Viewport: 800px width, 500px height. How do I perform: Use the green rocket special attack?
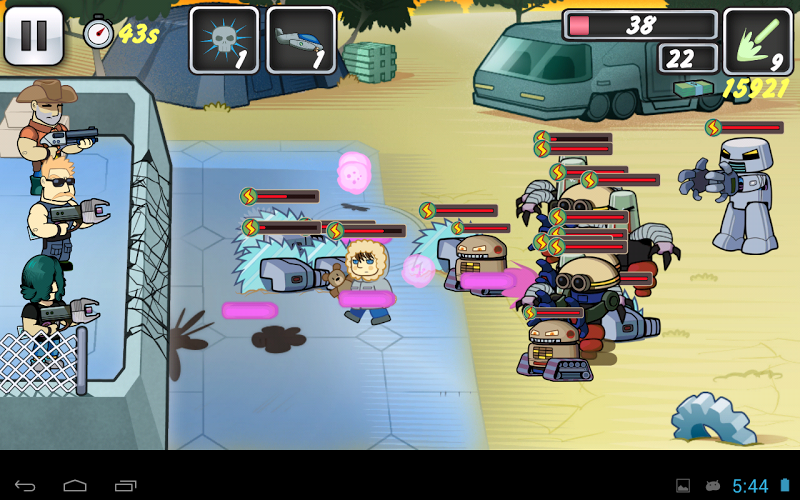point(757,41)
